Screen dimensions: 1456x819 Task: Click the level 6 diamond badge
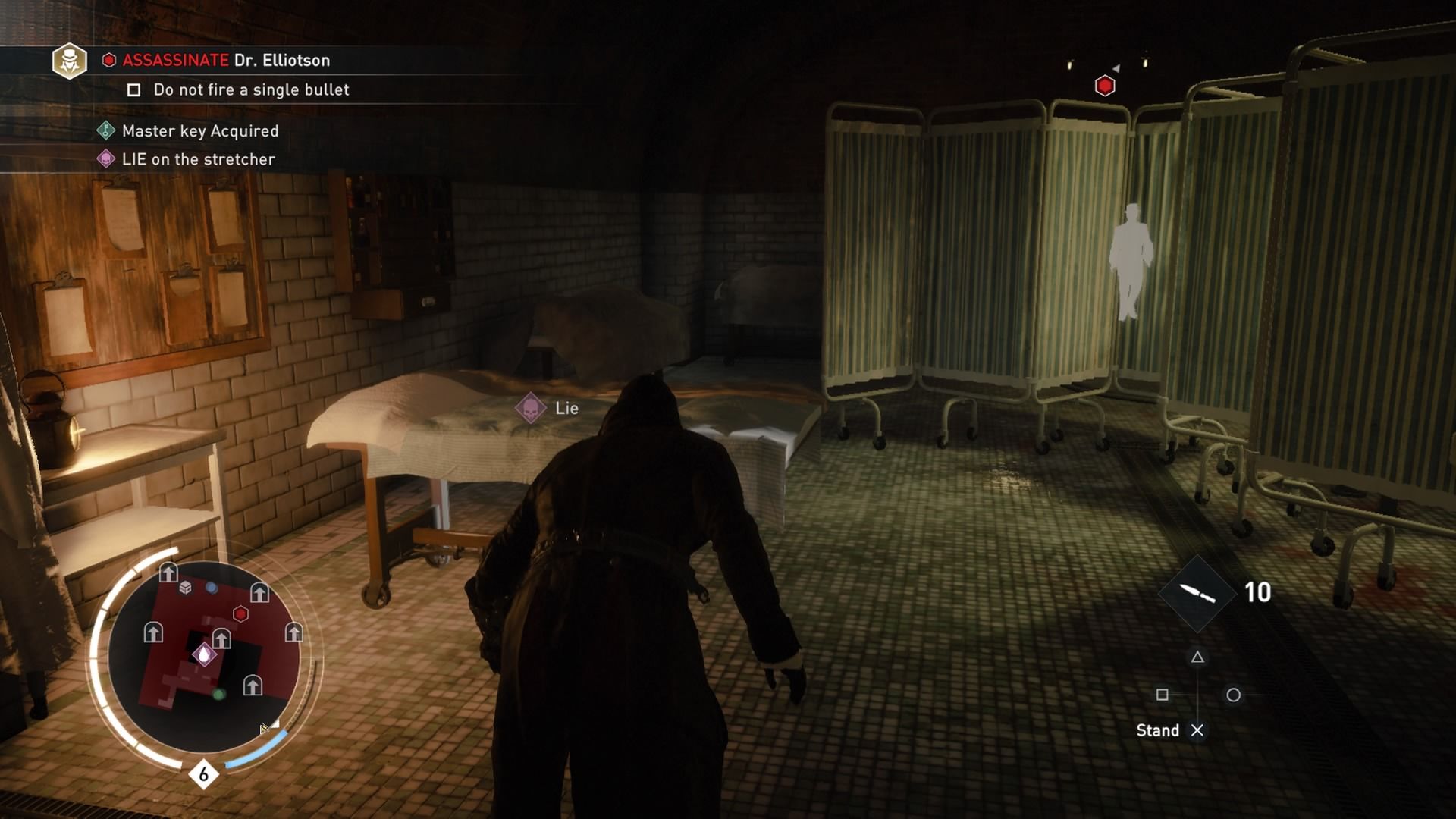203,774
